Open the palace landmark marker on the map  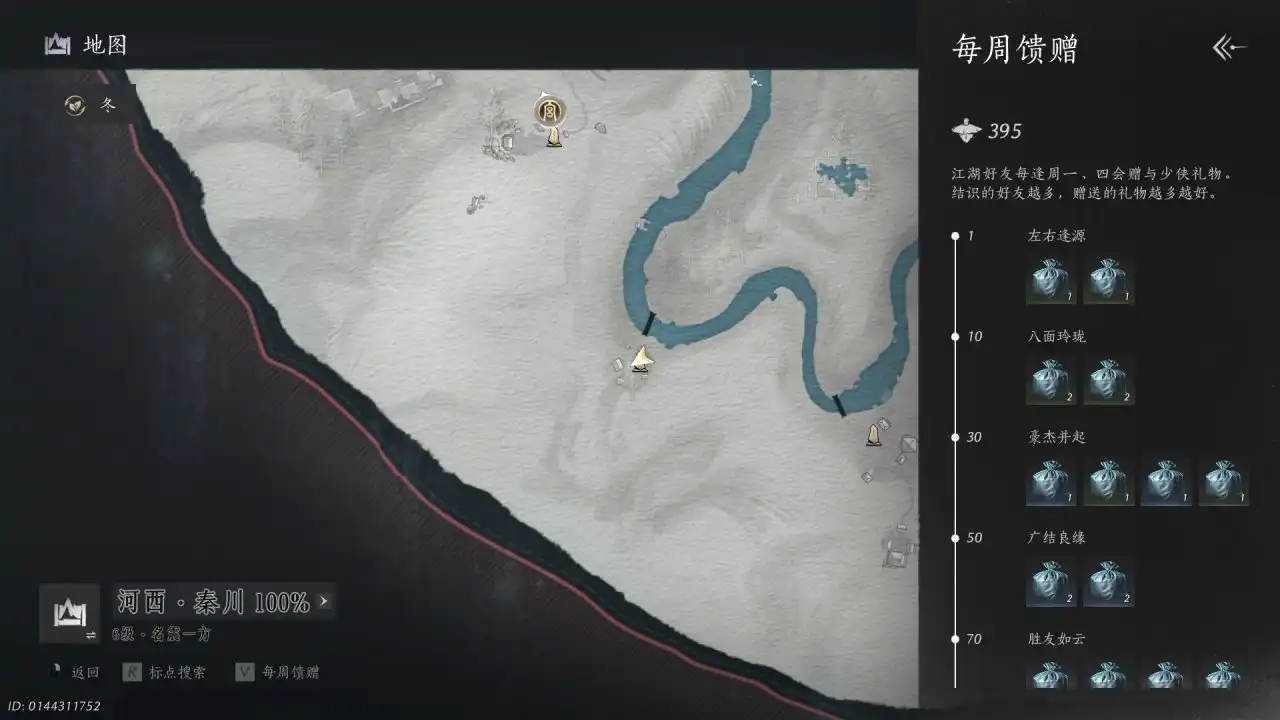549,112
